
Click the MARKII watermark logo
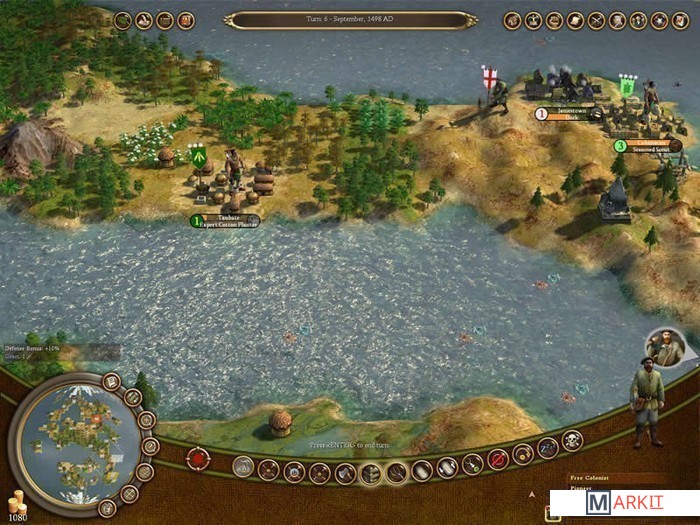624,503
